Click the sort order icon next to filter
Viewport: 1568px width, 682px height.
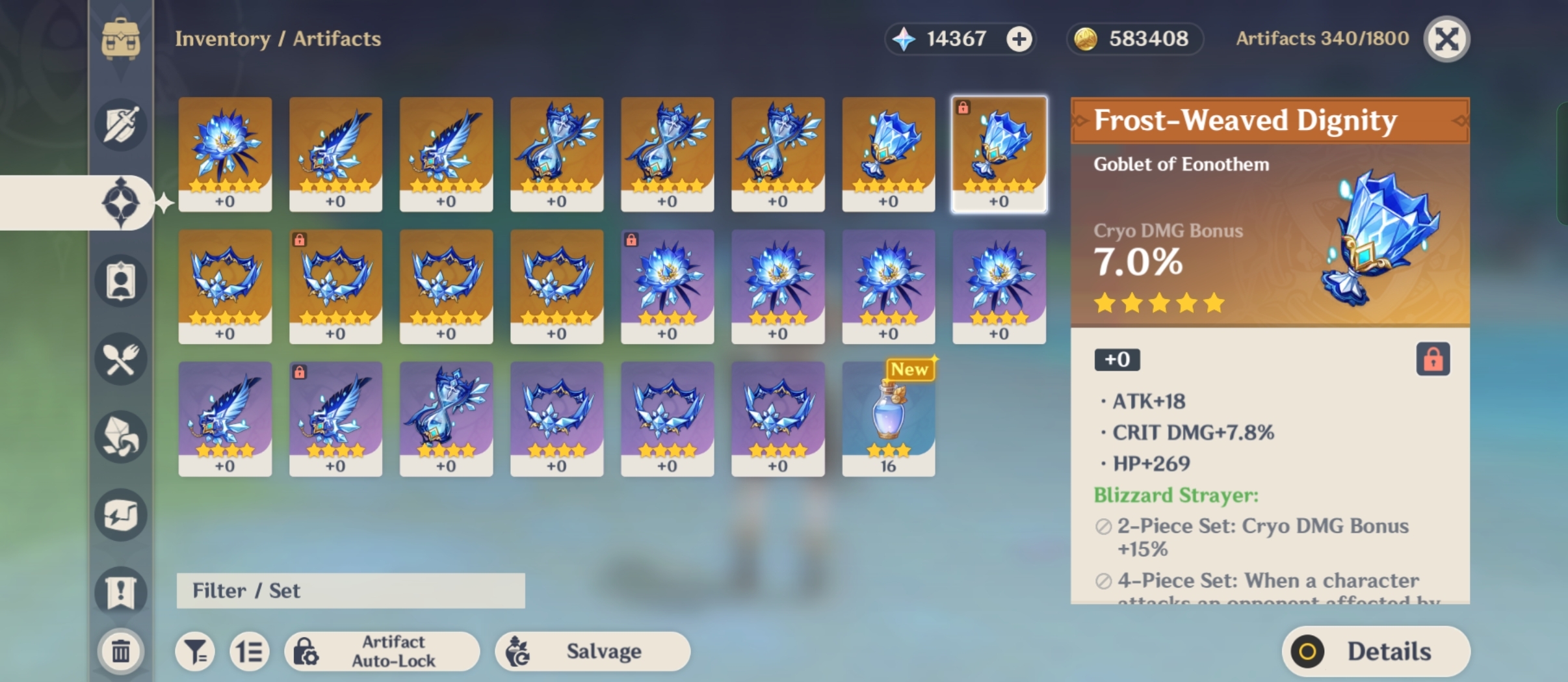[x=250, y=651]
